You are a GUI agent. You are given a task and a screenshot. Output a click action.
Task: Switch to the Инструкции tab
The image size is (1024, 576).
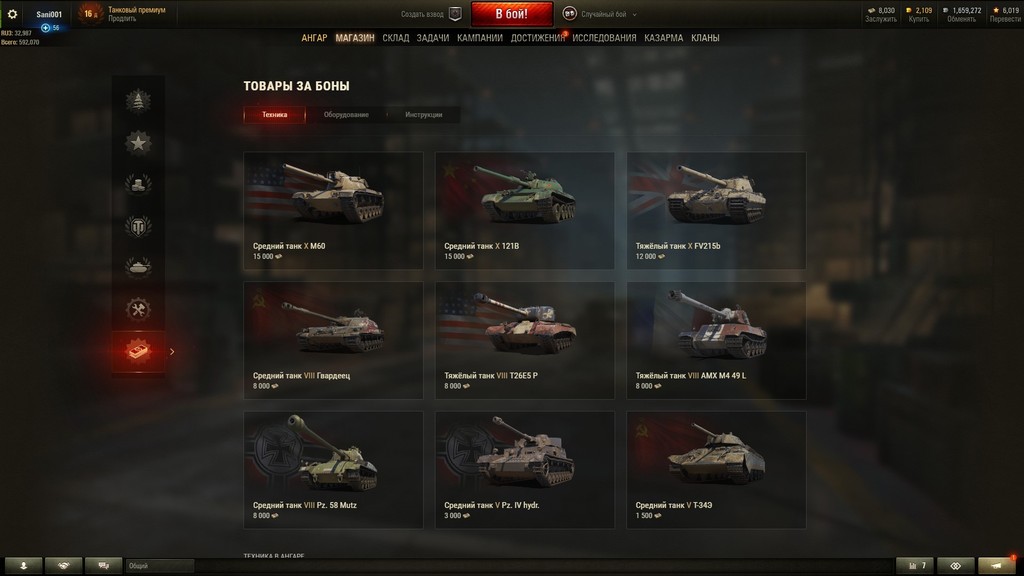(424, 115)
